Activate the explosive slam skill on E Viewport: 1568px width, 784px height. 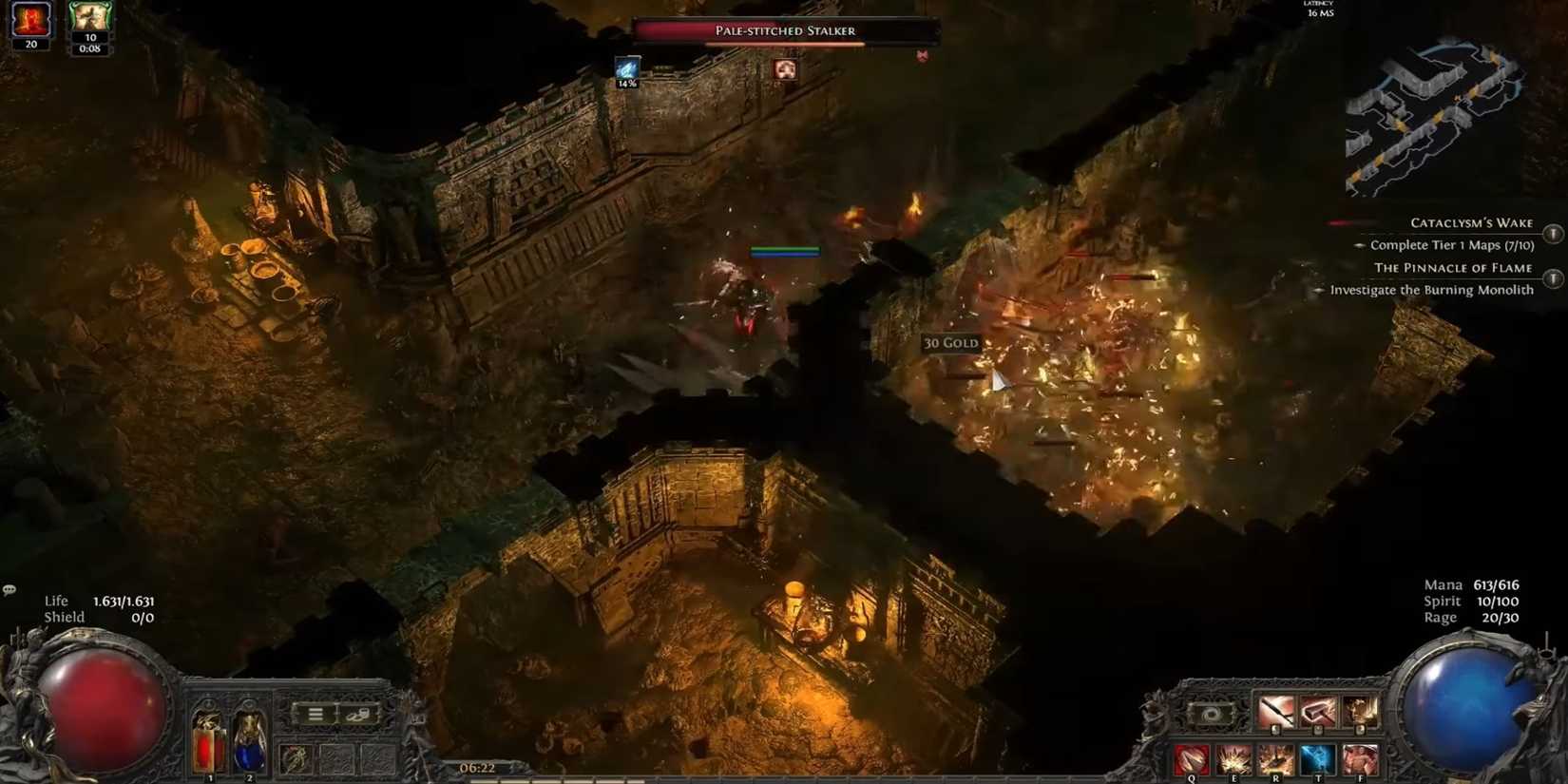[x=1233, y=758]
